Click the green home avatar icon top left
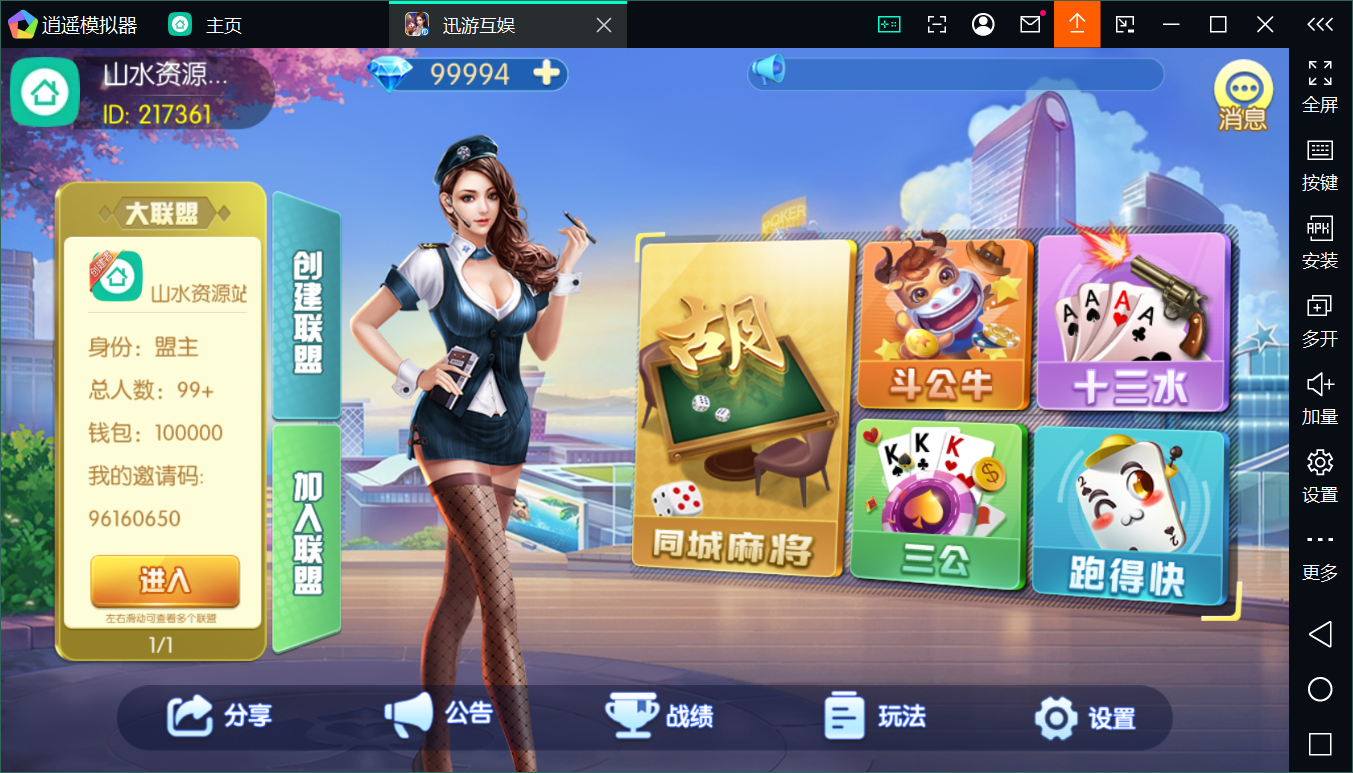The width and height of the screenshot is (1353, 773). click(x=44, y=92)
